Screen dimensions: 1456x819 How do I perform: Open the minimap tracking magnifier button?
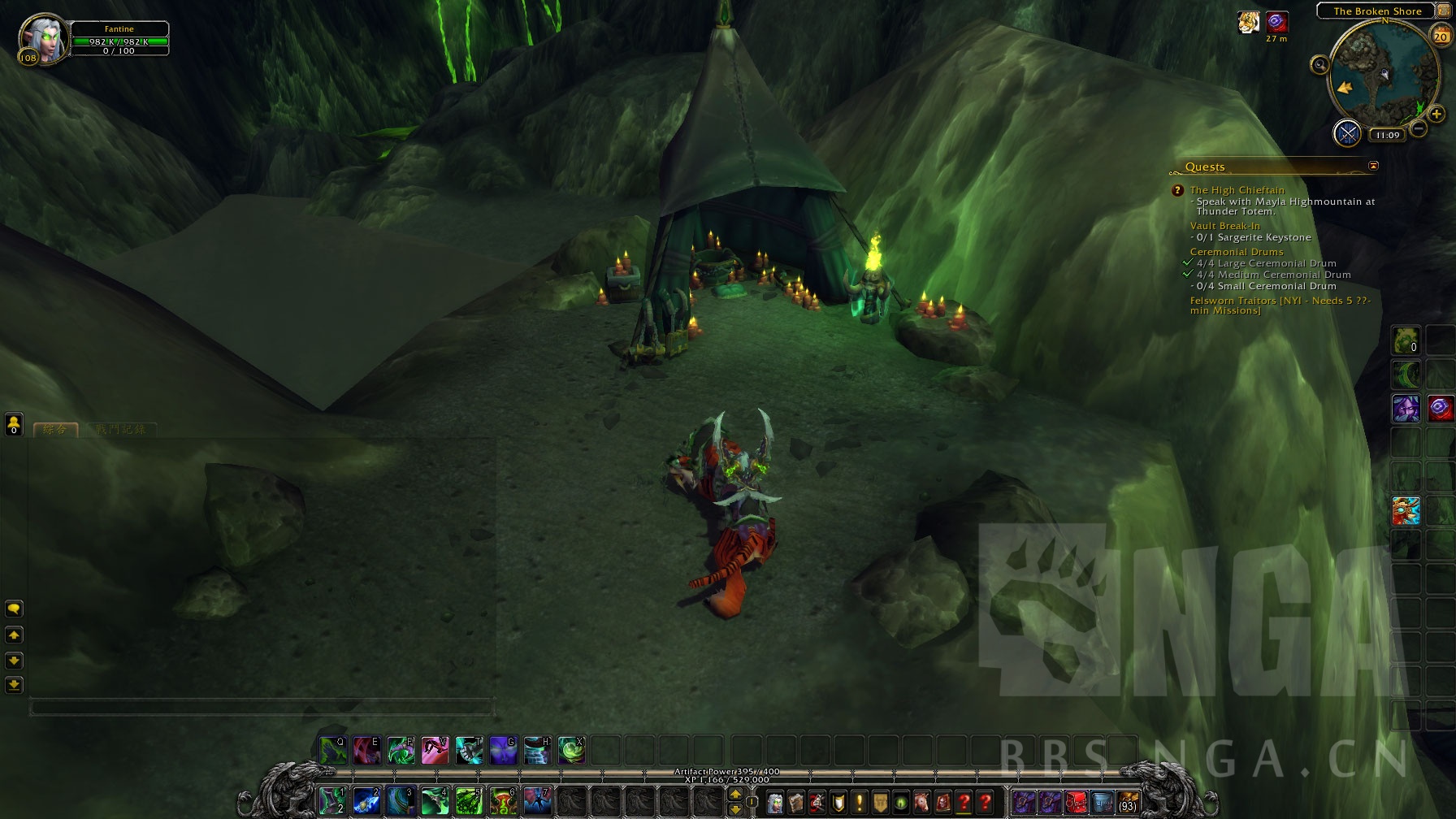[1319, 65]
